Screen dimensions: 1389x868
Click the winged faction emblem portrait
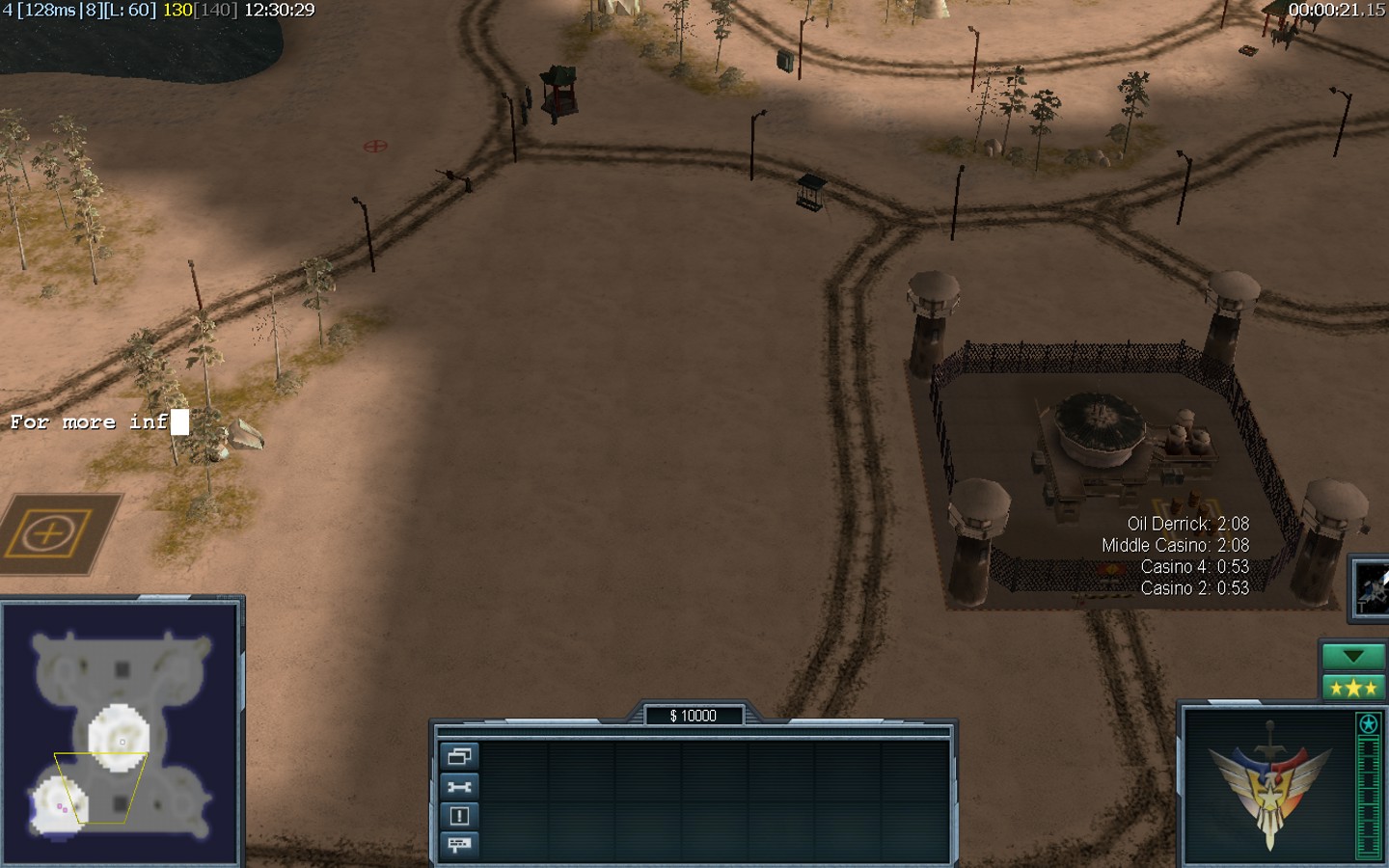[x=1269, y=783]
